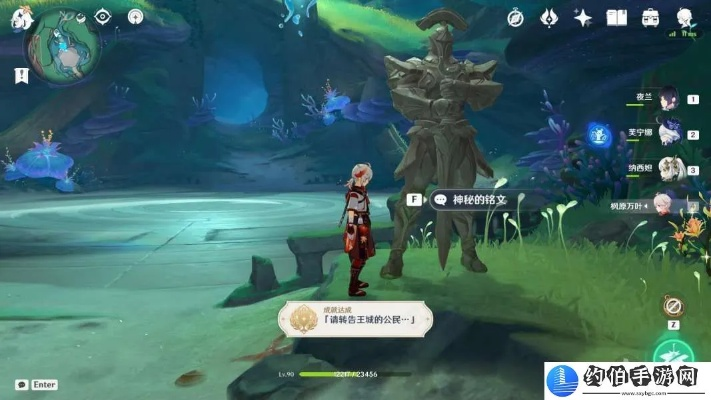Open the compass events icon

pos(516,17)
